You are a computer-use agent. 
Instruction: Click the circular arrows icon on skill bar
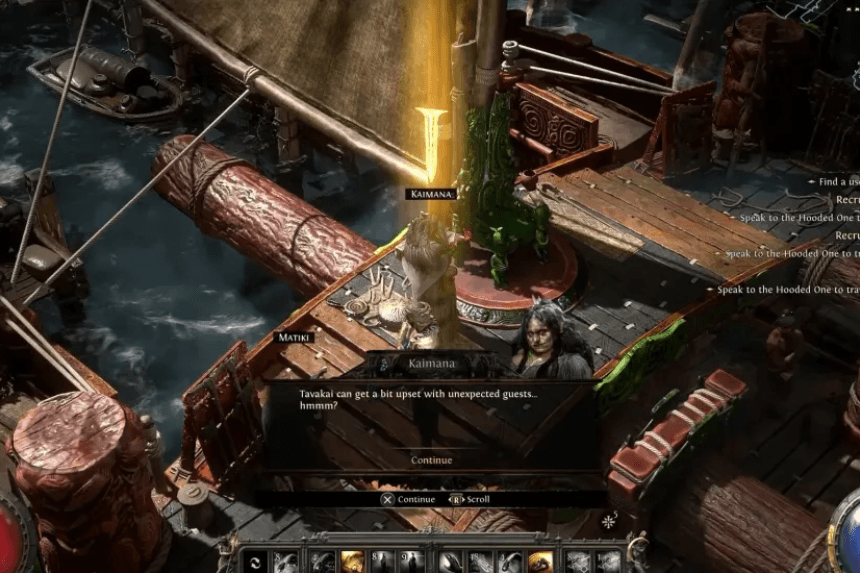(x=255, y=562)
